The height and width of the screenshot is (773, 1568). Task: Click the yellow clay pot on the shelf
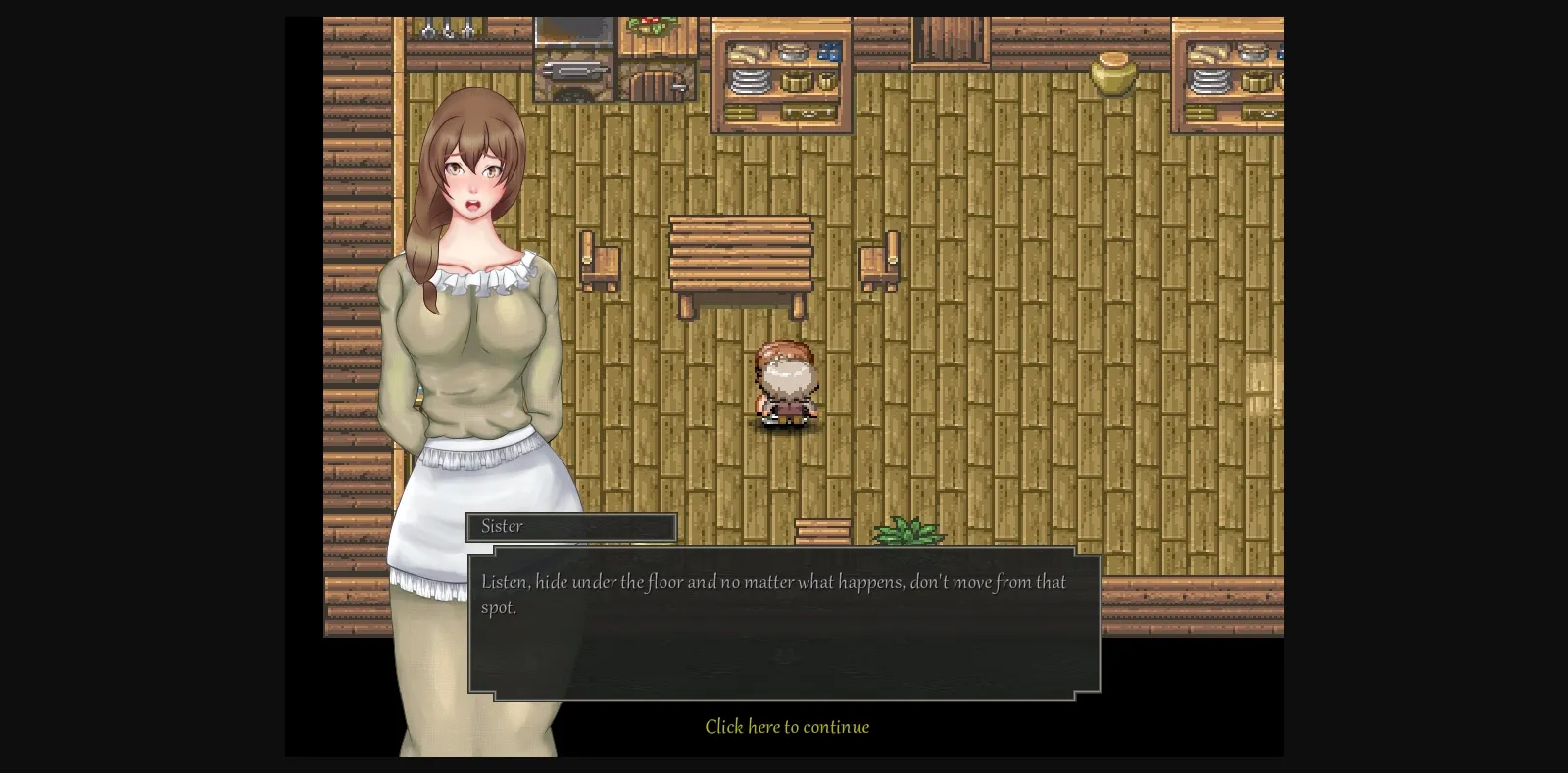1115,73
